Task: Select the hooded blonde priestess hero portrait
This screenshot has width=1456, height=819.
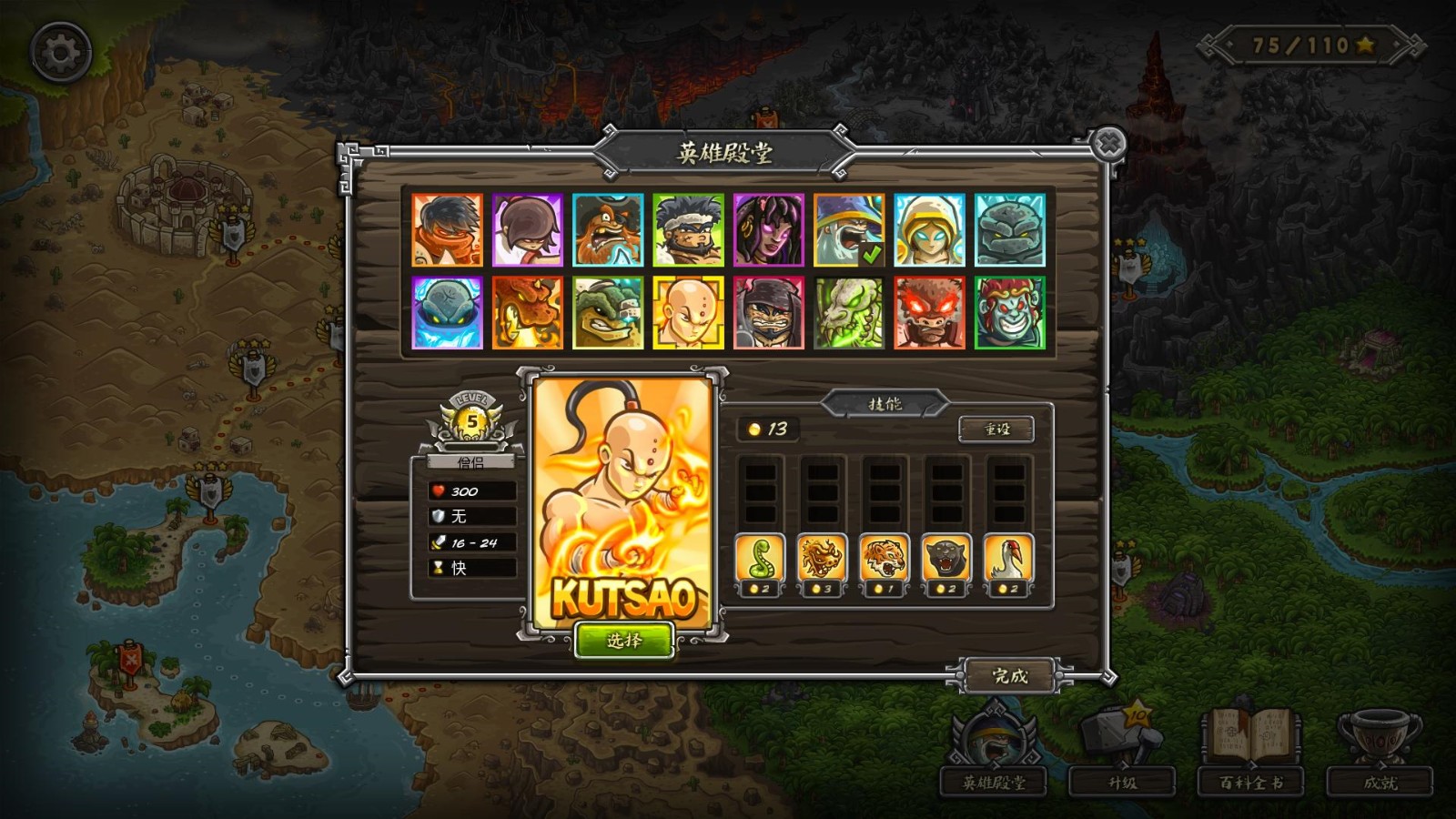Action: pyautogui.click(x=929, y=230)
